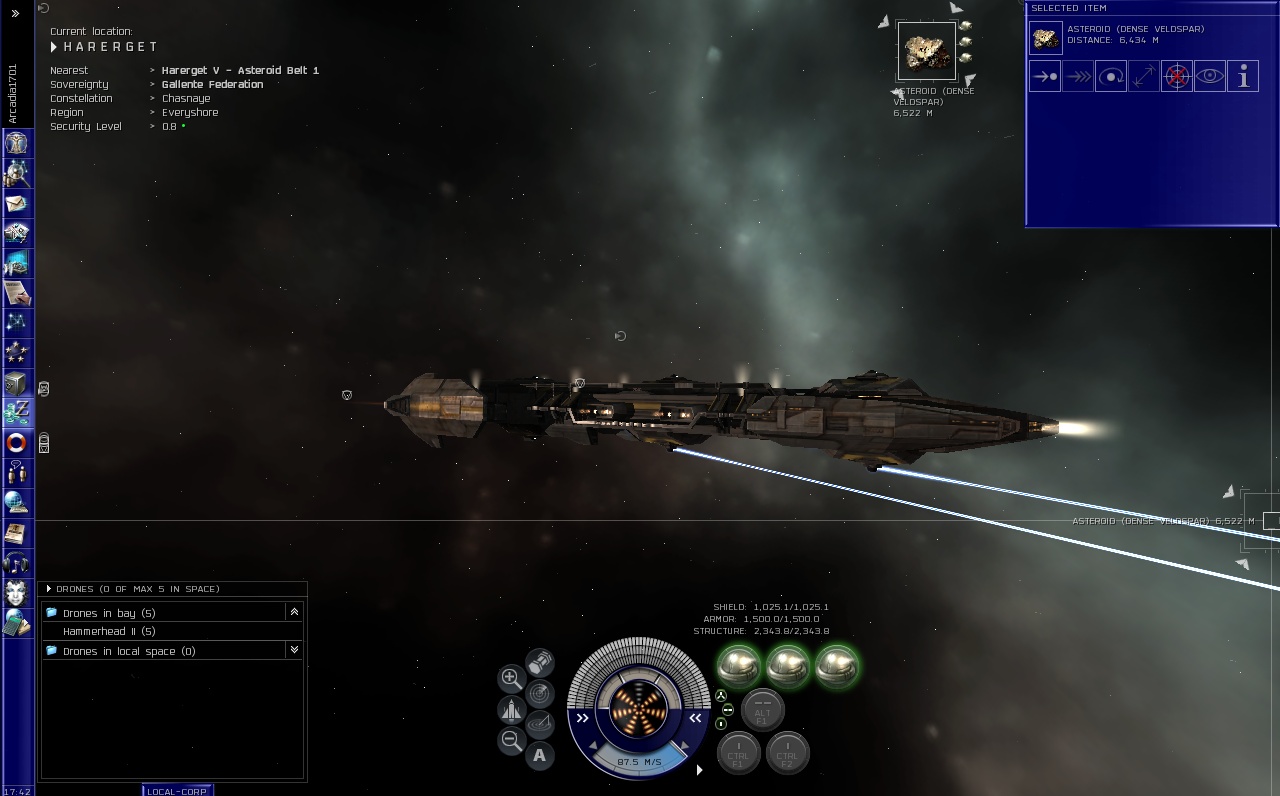Expand the left sidebar with the double arrow

[15, 13]
